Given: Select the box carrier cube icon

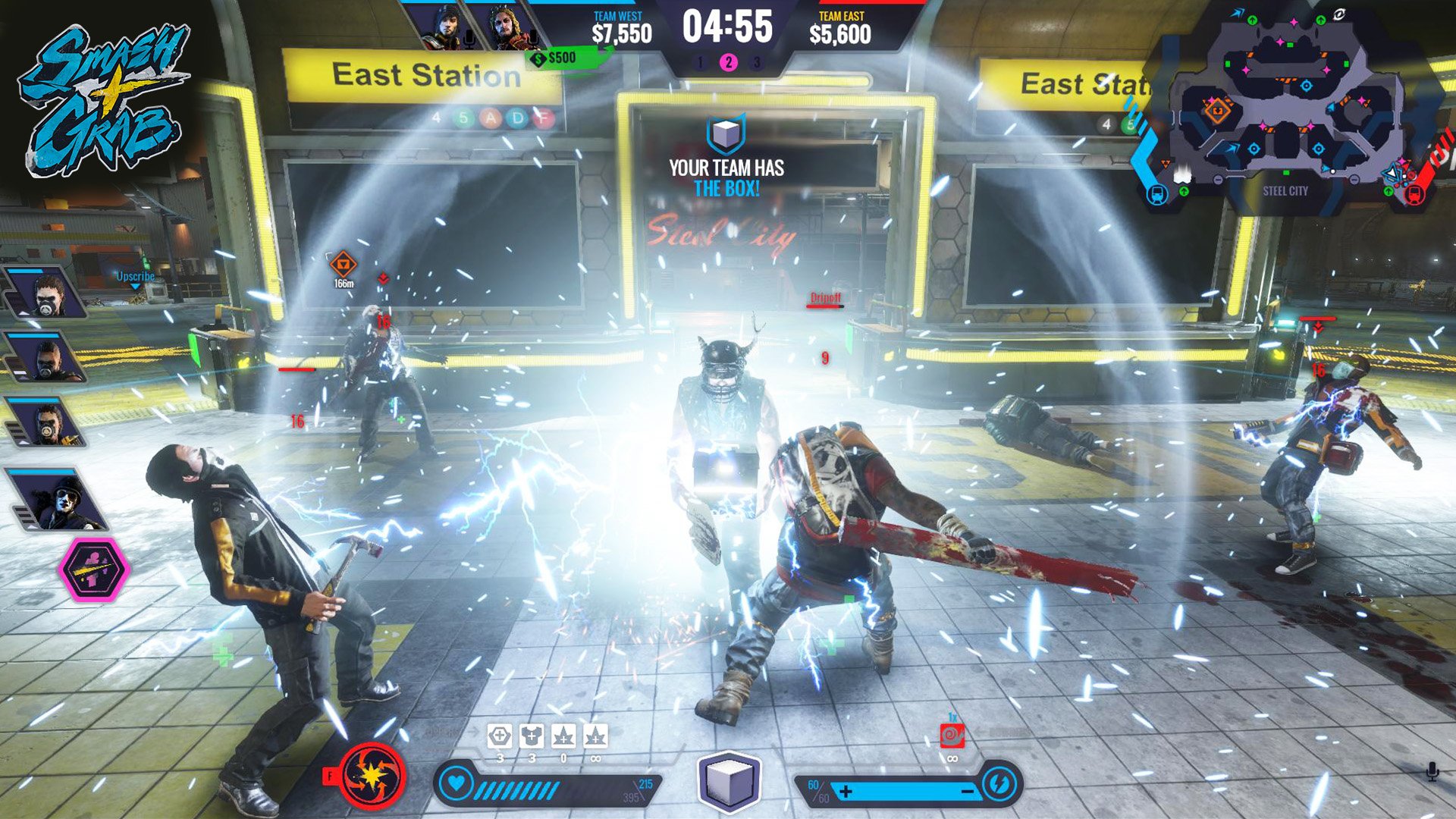Looking at the screenshot, I should point(728,781).
